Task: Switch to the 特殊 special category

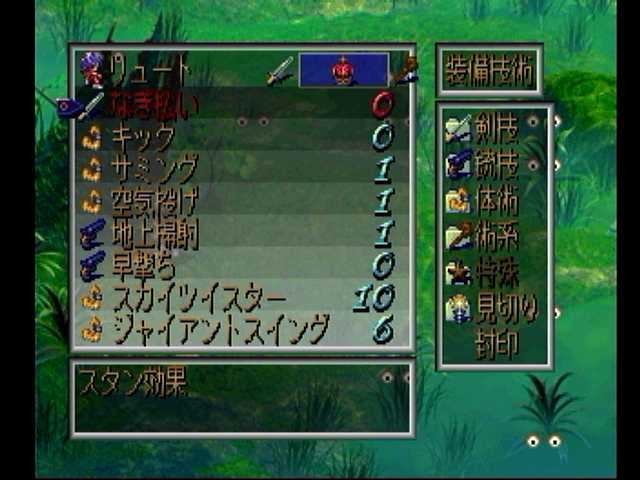Action: 495,271
